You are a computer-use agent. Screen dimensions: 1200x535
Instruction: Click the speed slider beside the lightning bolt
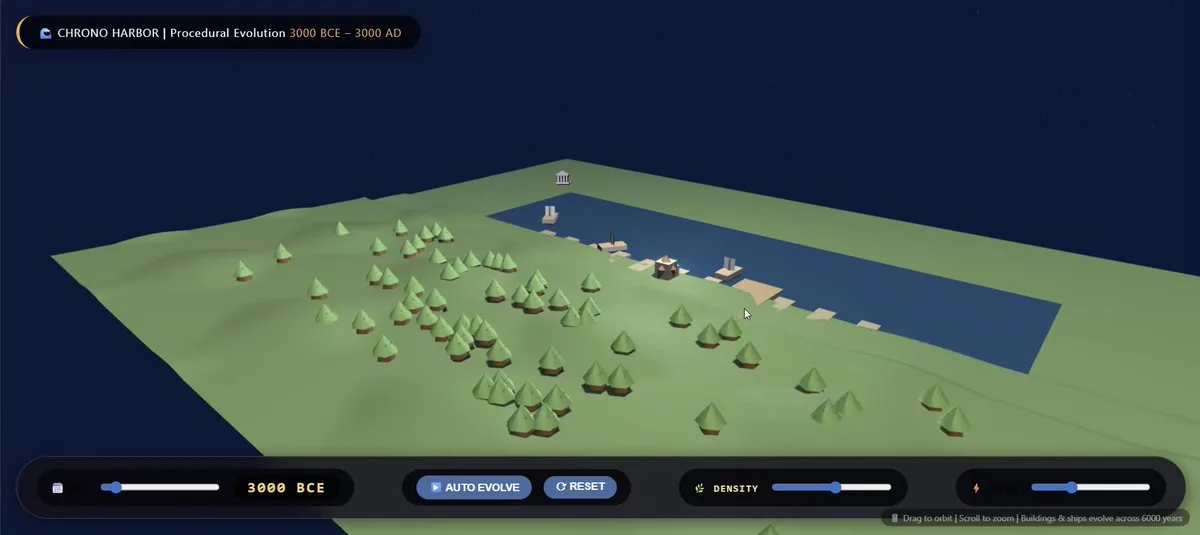1090,487
